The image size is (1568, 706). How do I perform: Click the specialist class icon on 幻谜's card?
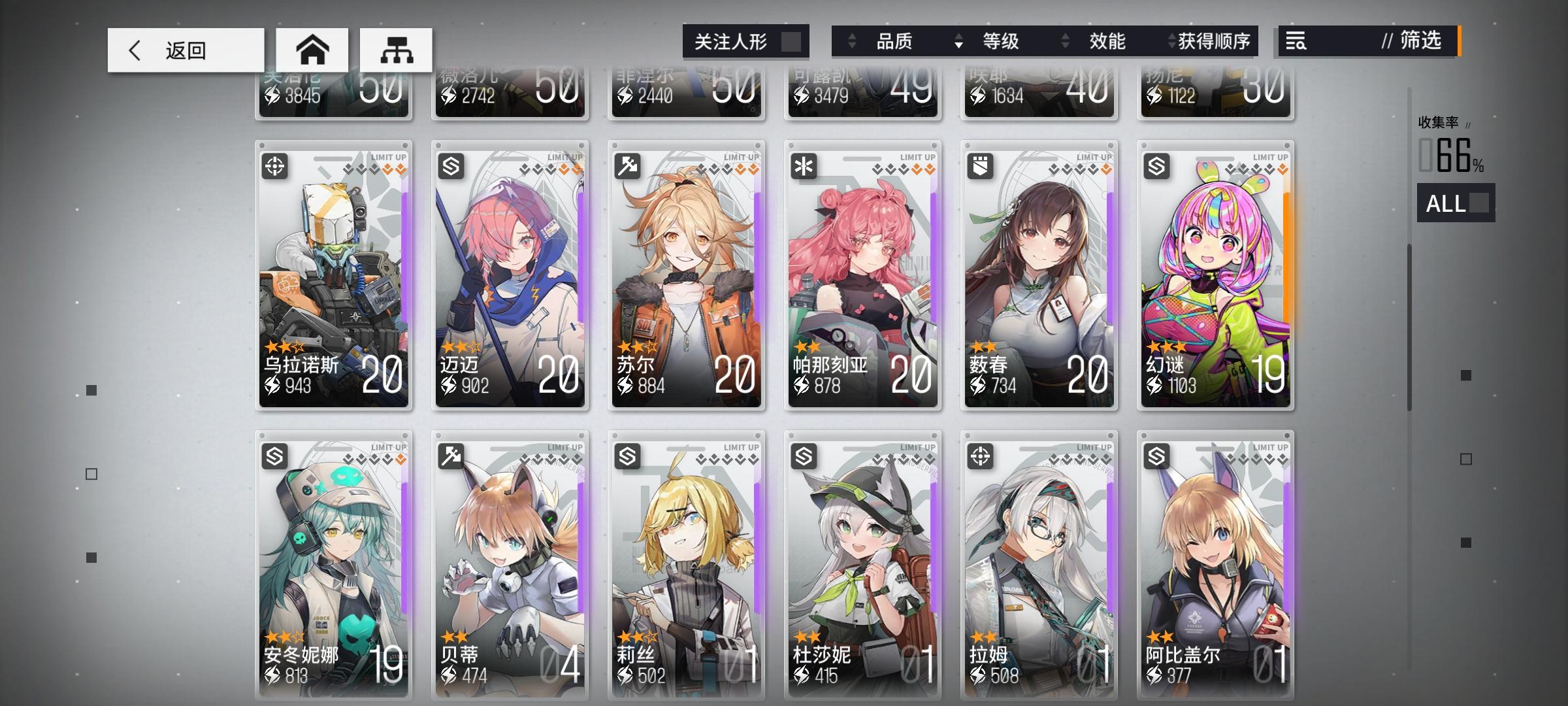click(x=1158, y=165)
